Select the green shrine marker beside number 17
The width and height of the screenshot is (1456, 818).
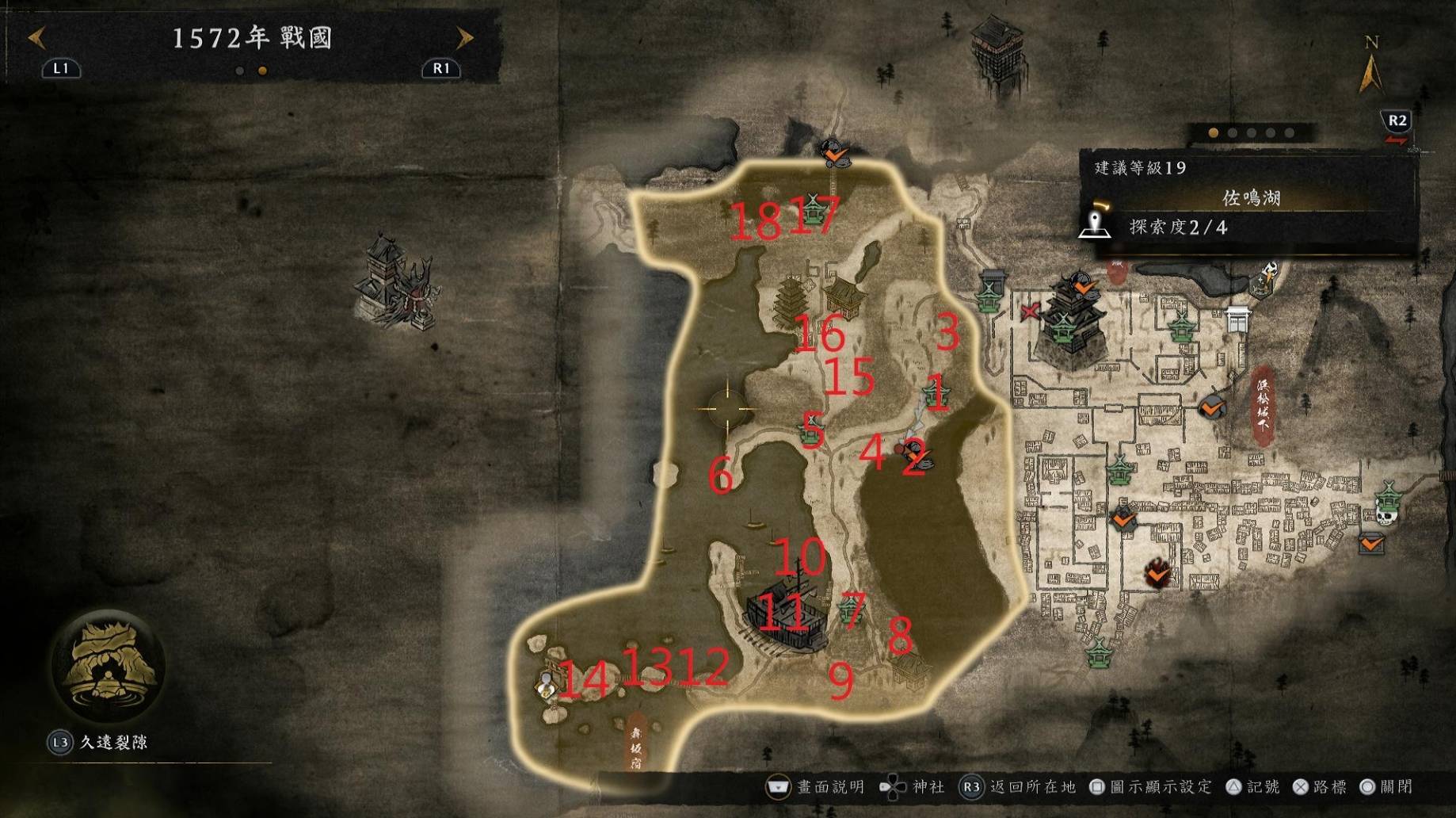(x=814, y=208)
